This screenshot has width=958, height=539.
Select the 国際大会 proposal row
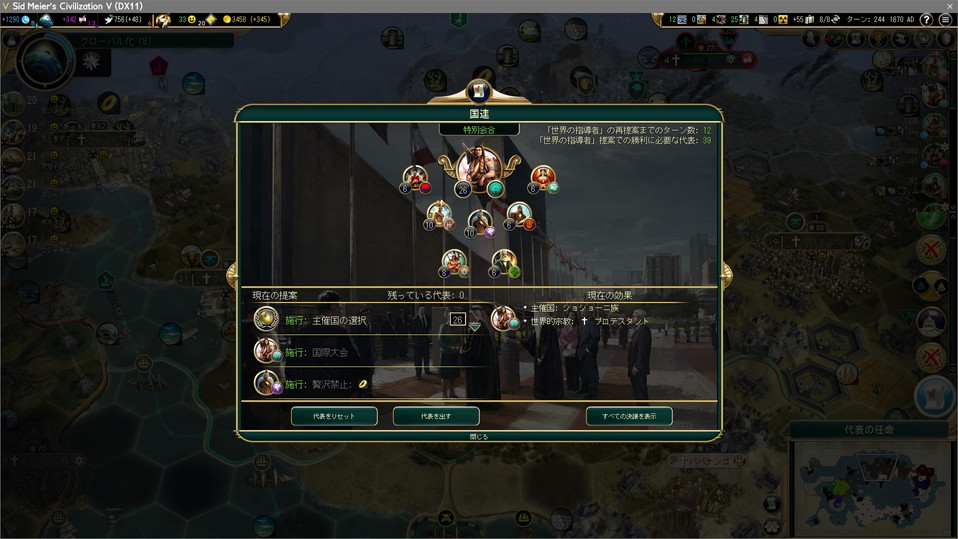(328, 352)
